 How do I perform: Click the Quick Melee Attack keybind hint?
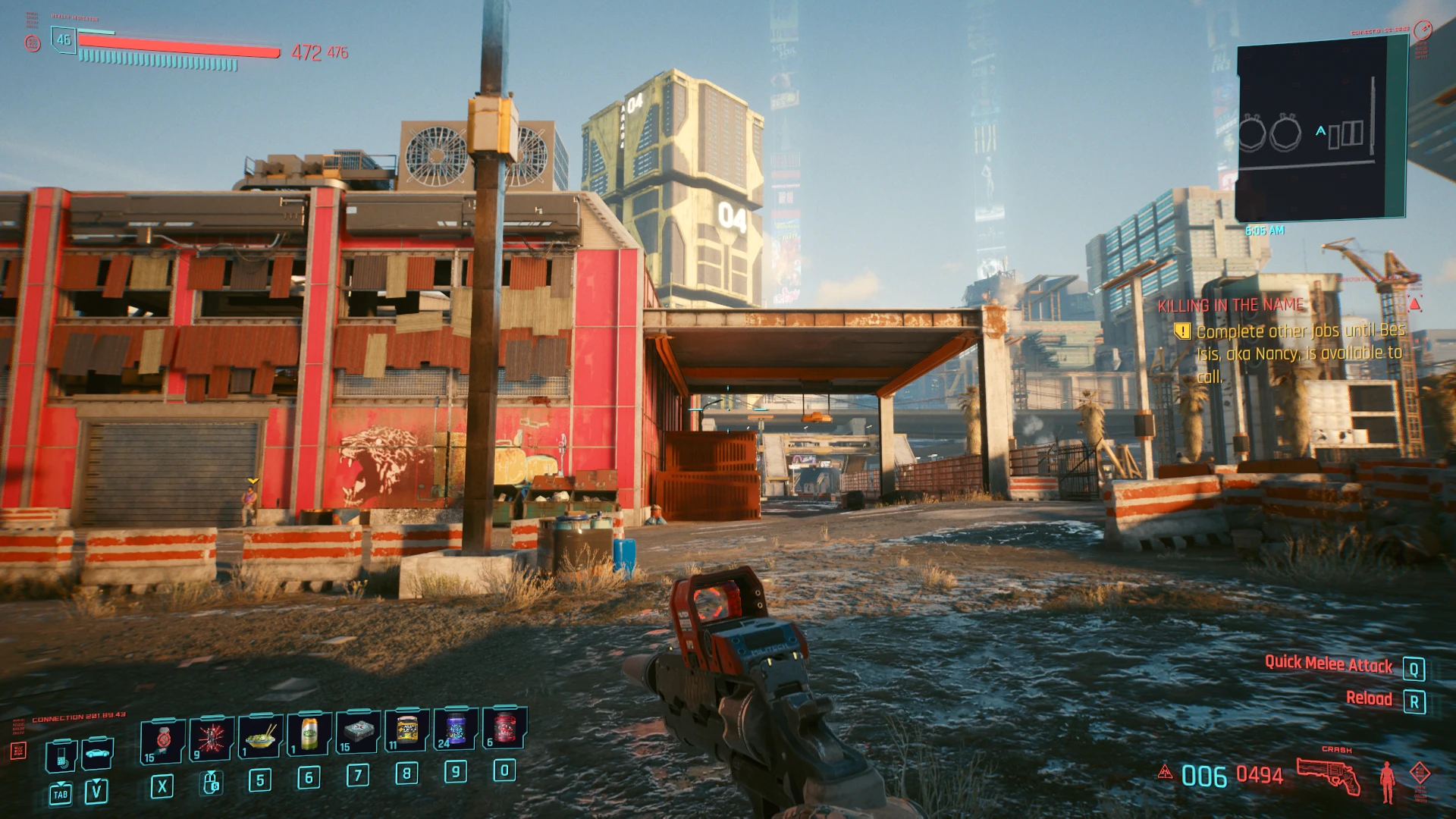(x=1329, y=665)
